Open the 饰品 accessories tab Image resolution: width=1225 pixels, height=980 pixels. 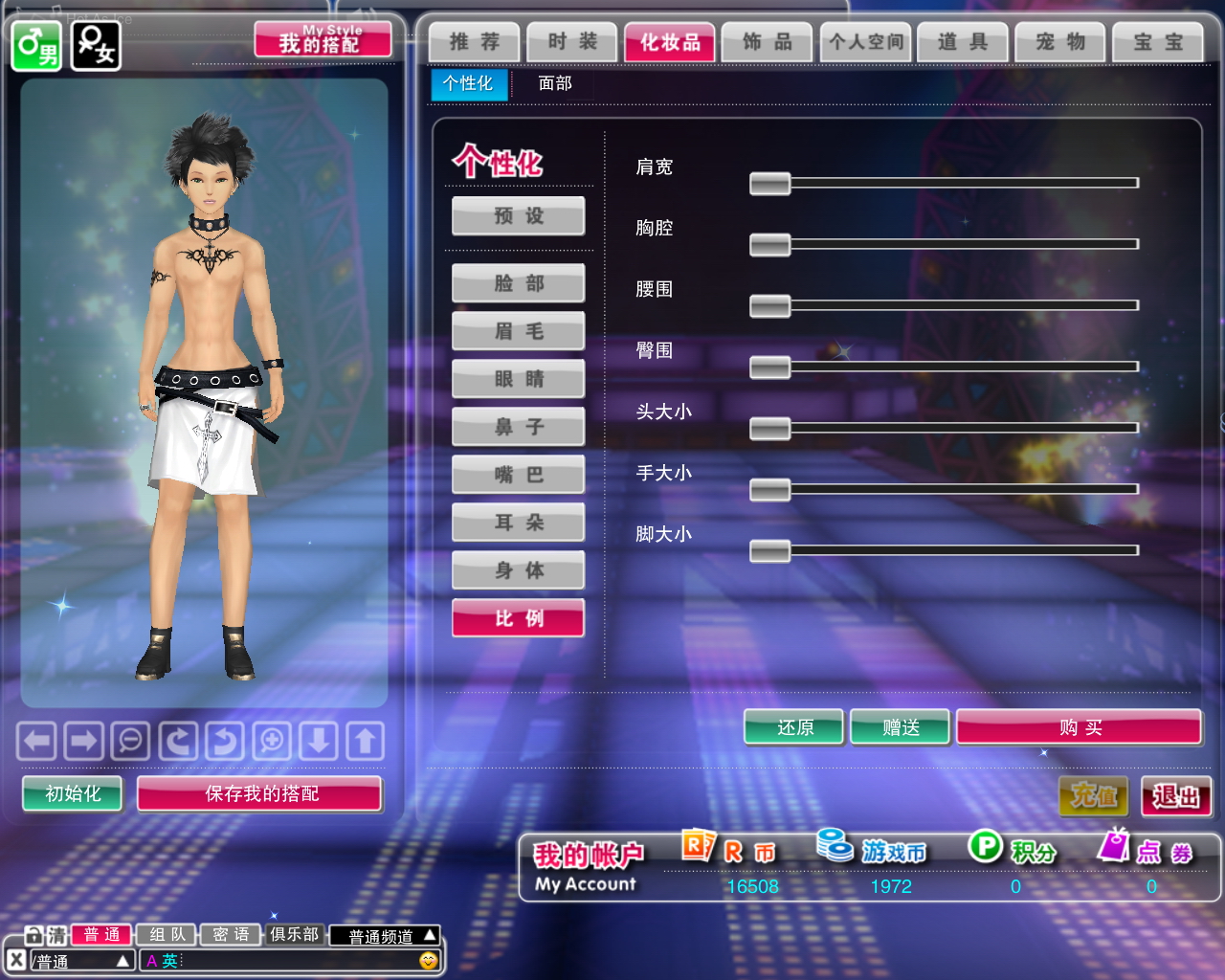tap(768, 42)
